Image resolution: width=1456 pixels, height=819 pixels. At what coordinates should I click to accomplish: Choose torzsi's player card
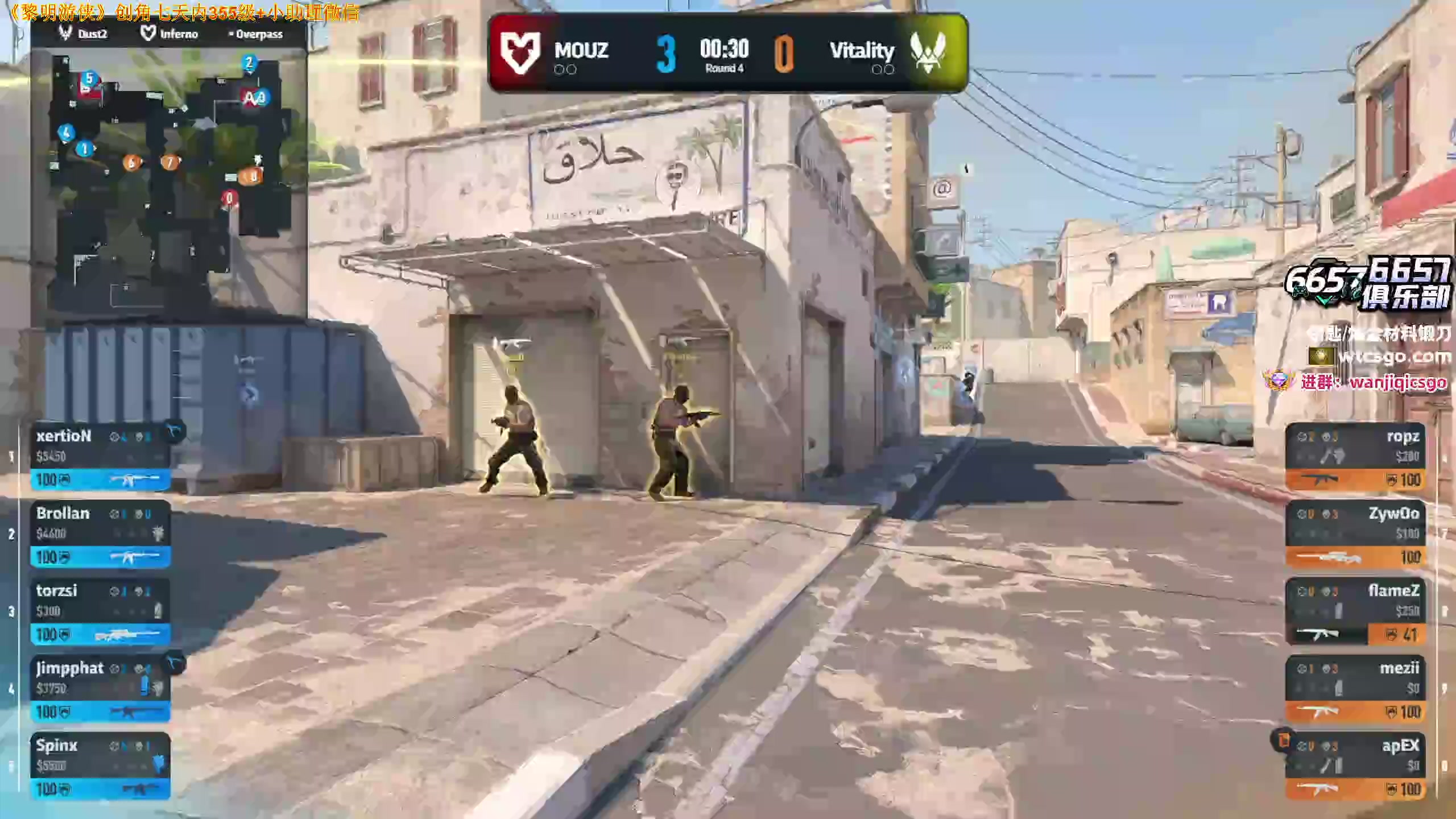(100, 611)
